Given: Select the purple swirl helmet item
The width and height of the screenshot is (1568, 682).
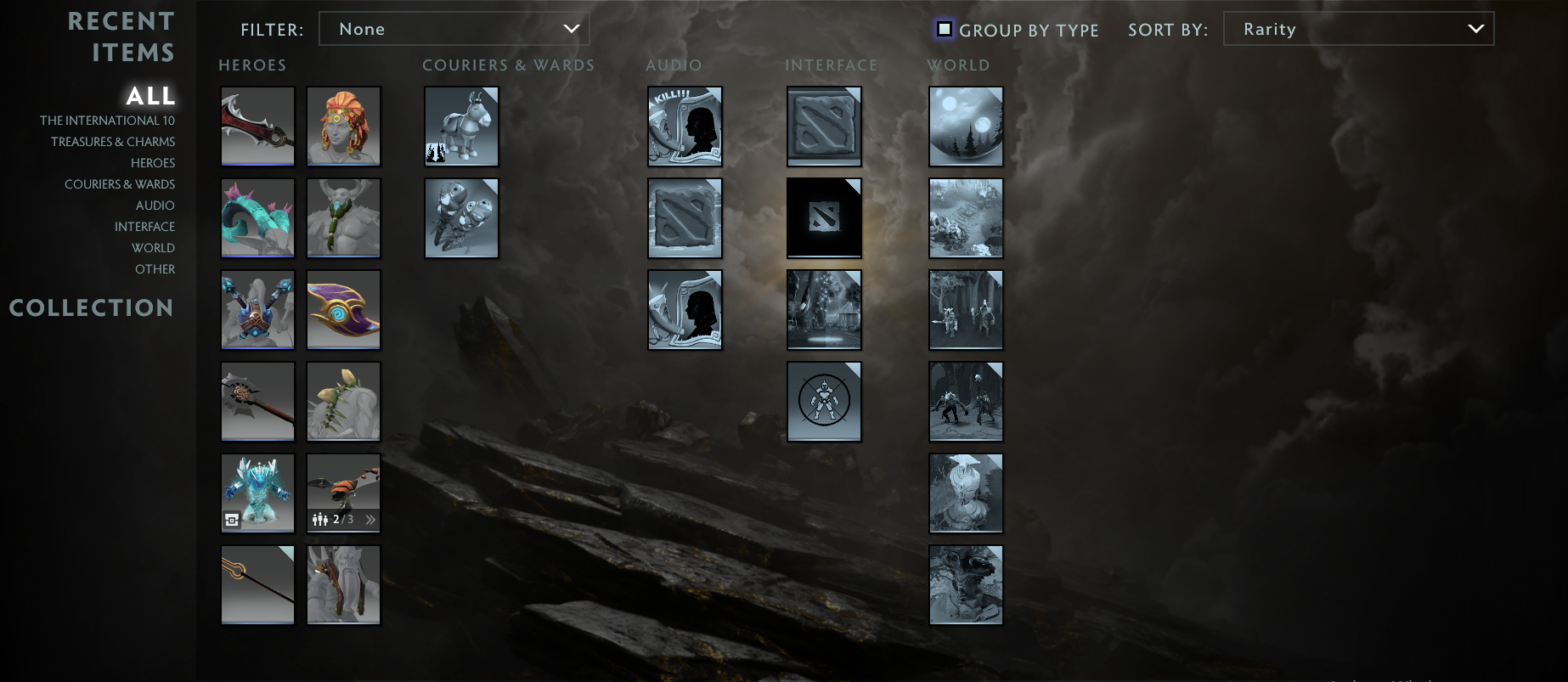Looking at the screenshot, I should coord(343,310).
